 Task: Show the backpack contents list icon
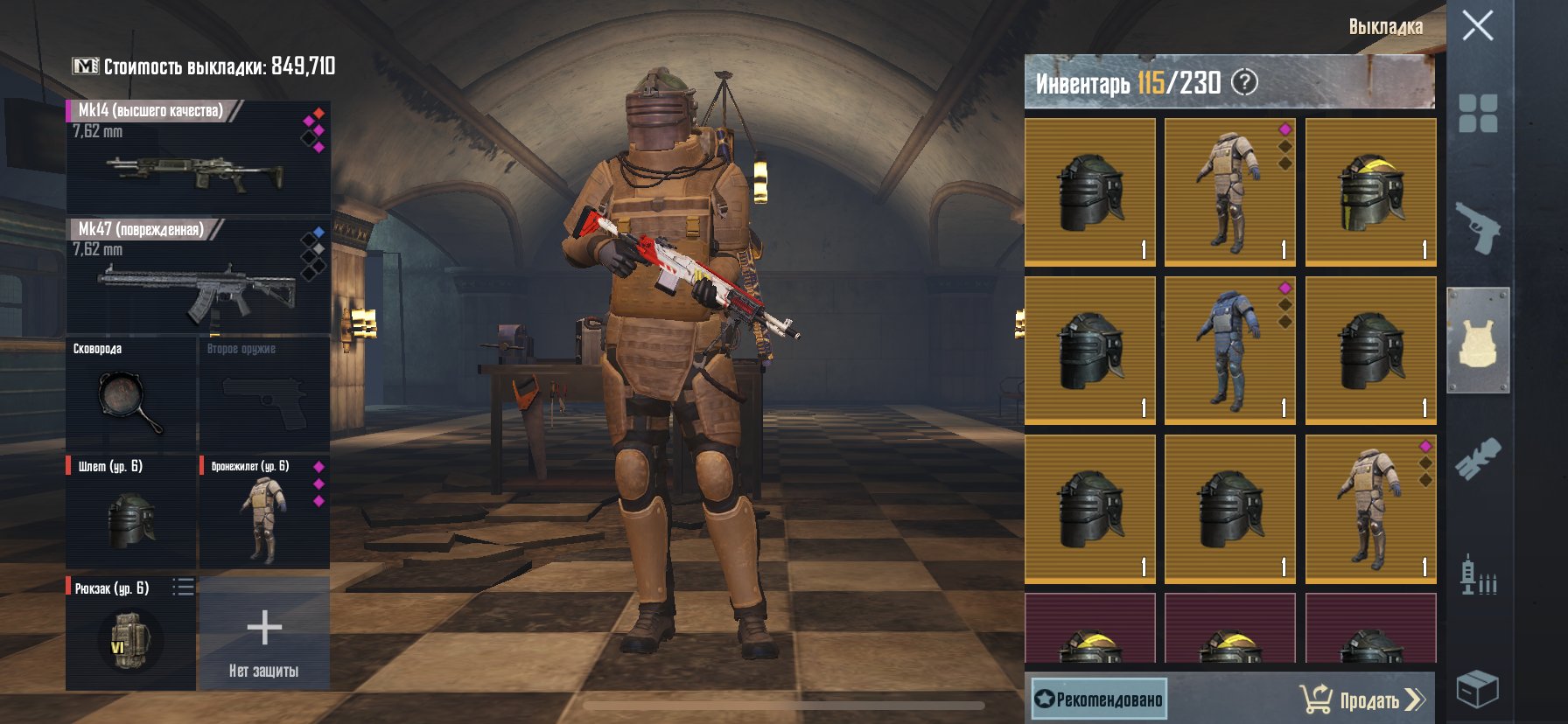183,588
